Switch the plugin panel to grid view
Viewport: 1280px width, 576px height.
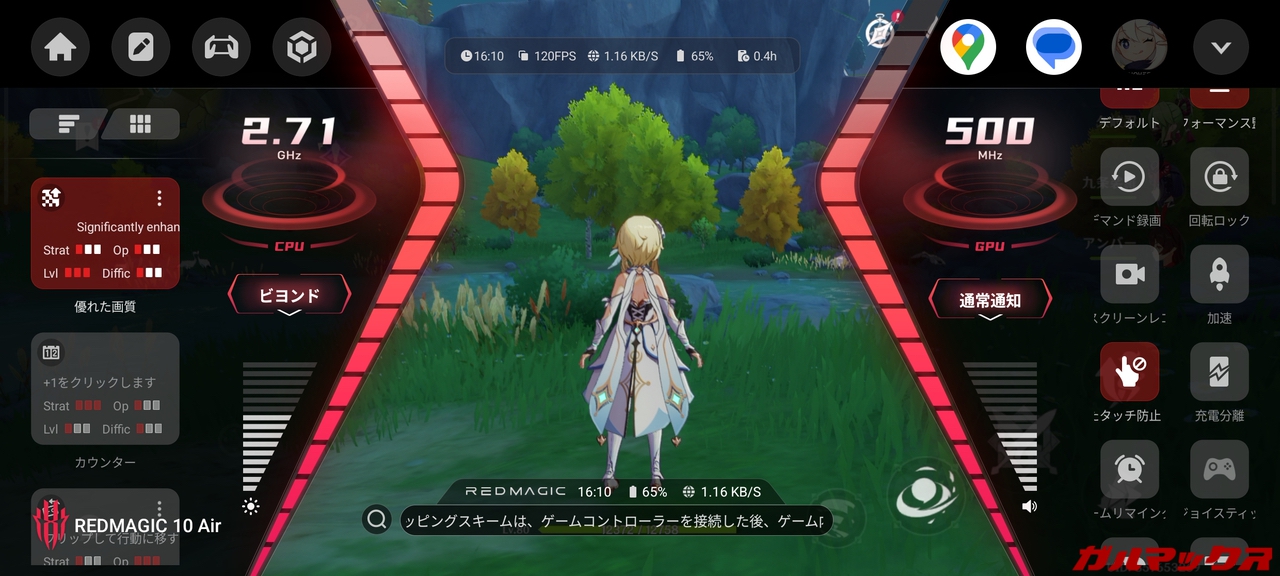click(141, 124)
